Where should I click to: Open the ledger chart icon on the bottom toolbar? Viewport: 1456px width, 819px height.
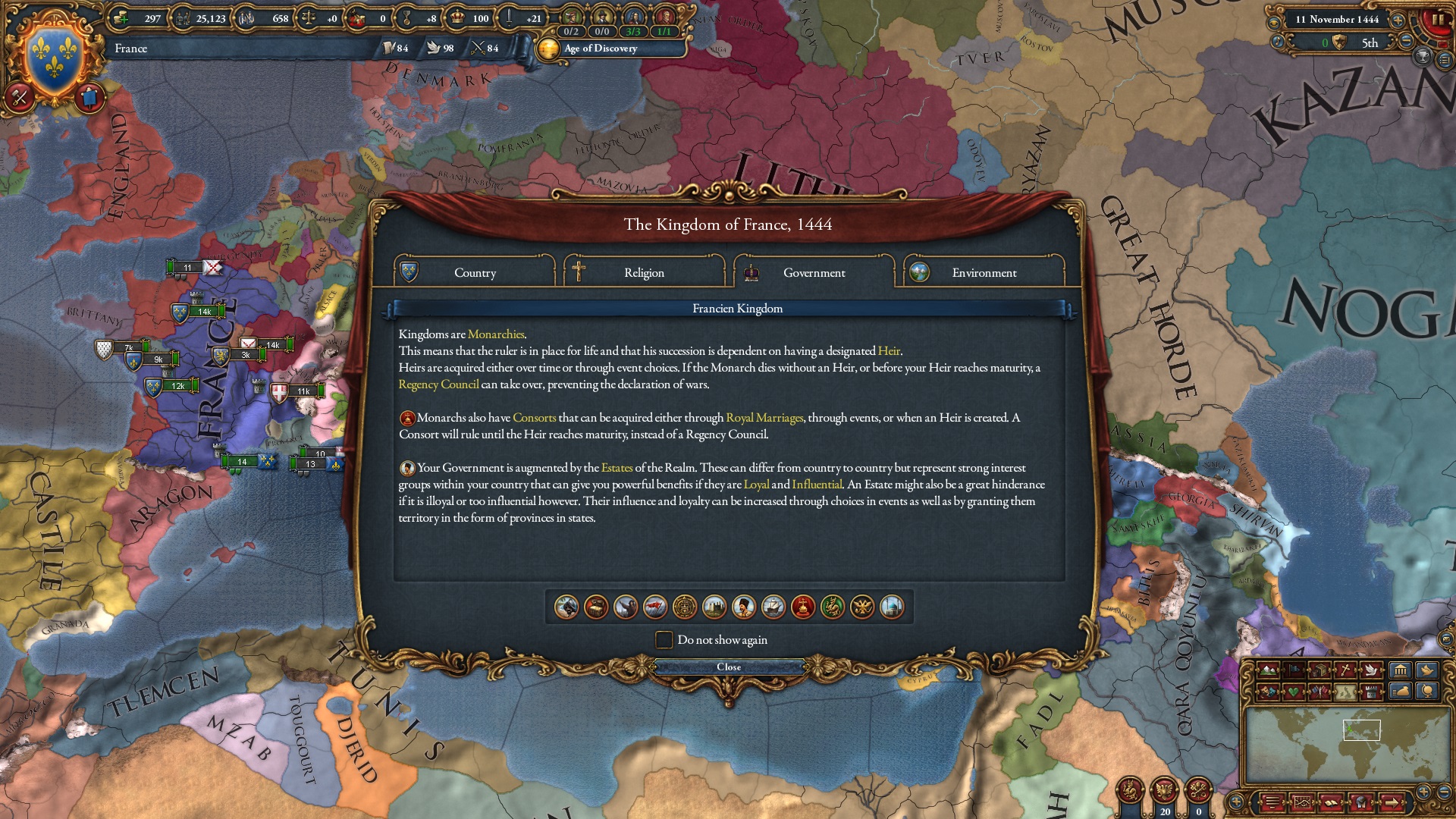click(1303, 802)
